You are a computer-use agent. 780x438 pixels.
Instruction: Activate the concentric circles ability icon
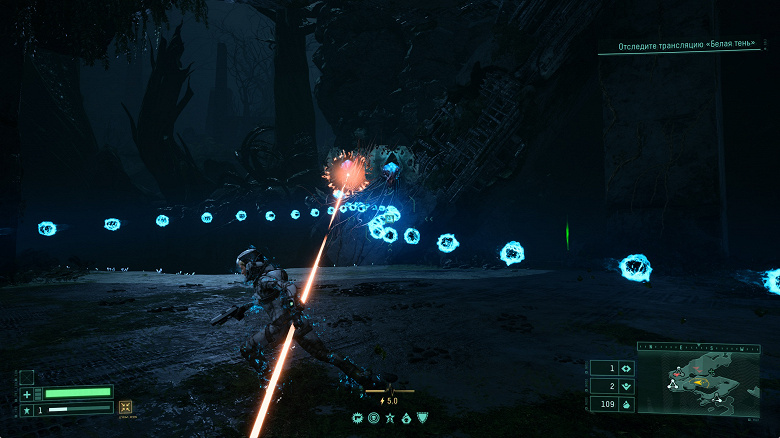[x=374, y=417]
